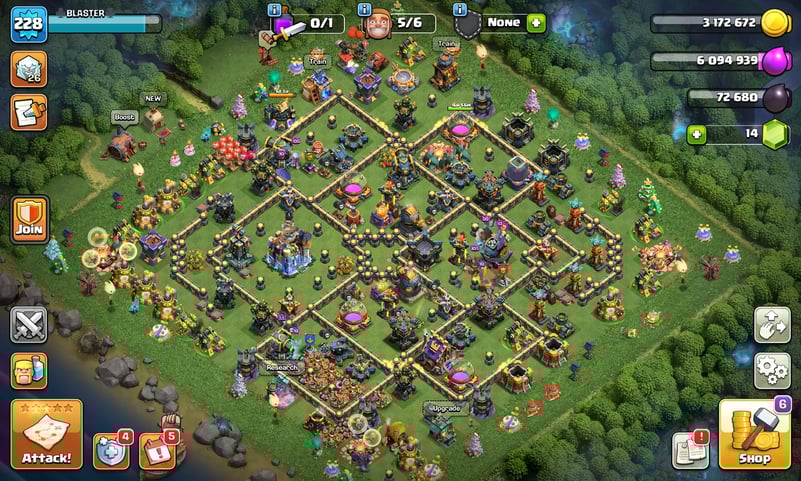Open the army training overview icon
This screenshot has height=481, width=801.
[x=29, y=370]
